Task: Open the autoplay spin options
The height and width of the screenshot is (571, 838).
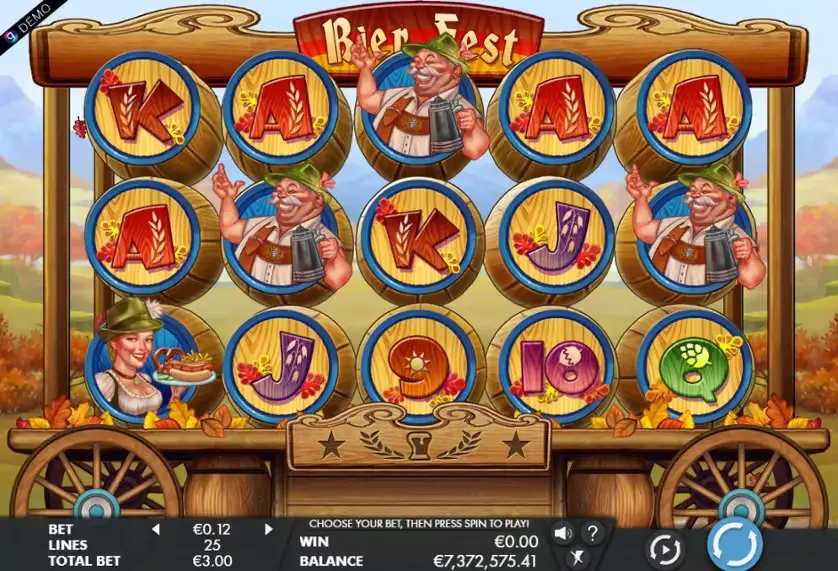Action: tap(664, 548)
